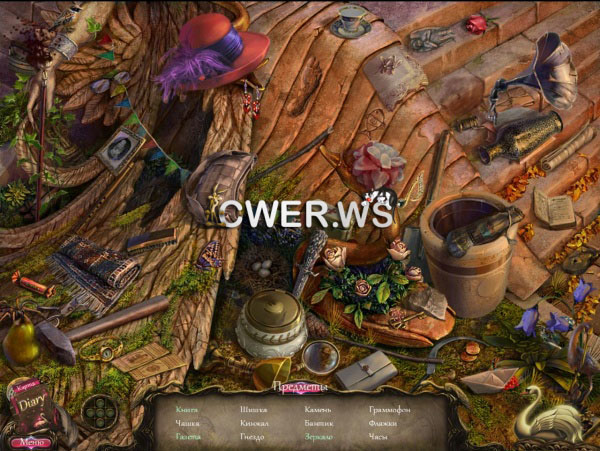The image size is (600, 451).
Task: Open the Меню button
Action: tap(30, 442)
